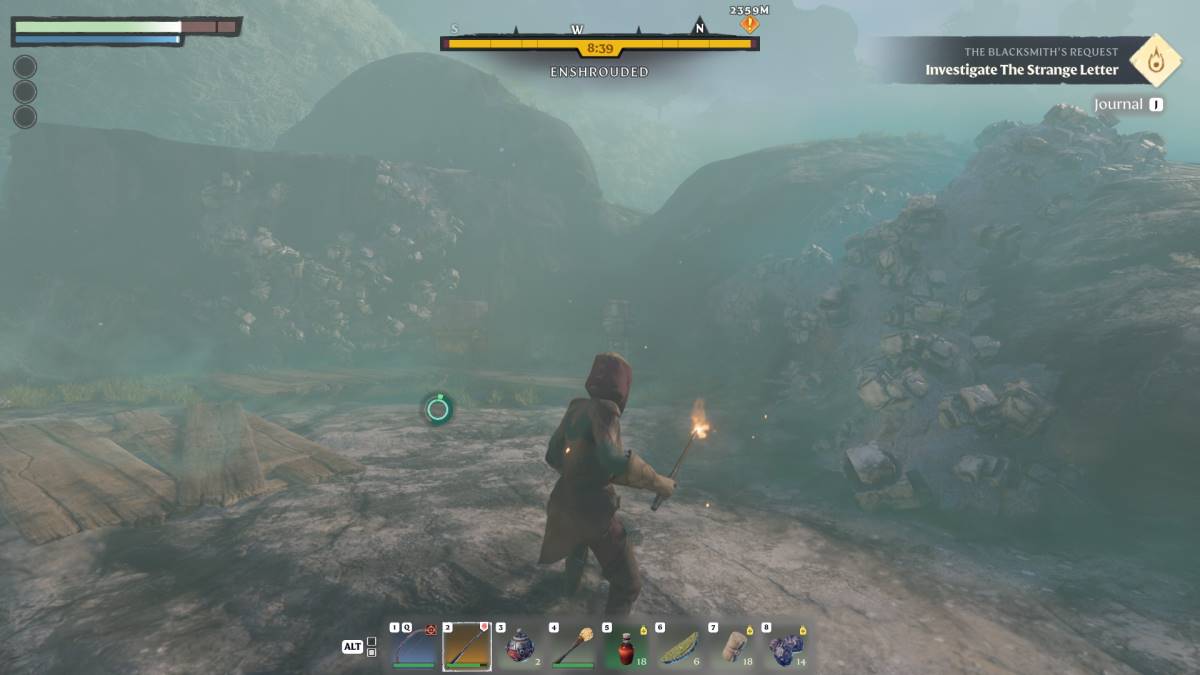1200x675 pixels.
Task: Select the green leaf food slot
Action: tap(679, 646)
